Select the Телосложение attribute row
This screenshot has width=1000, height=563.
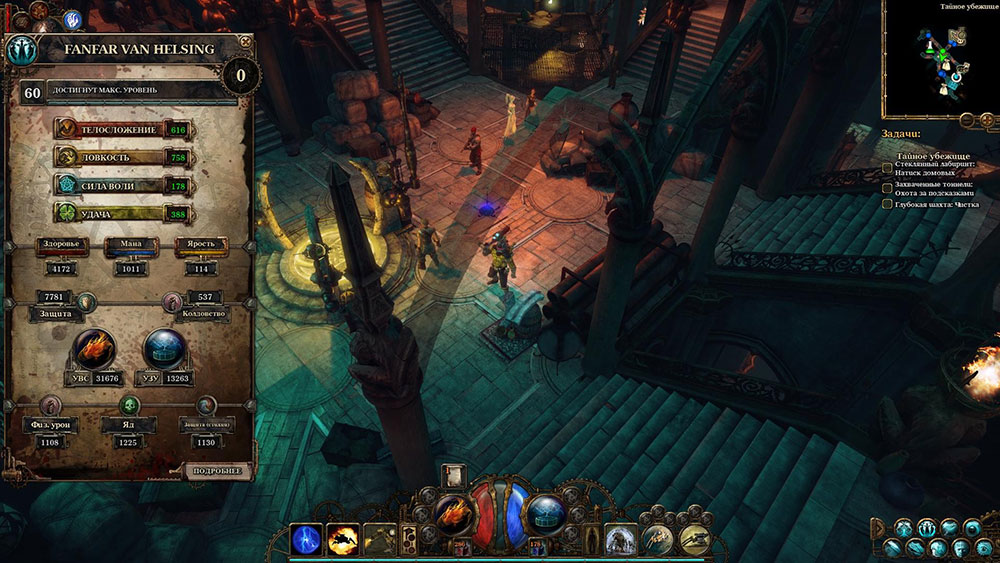point(122,129)
